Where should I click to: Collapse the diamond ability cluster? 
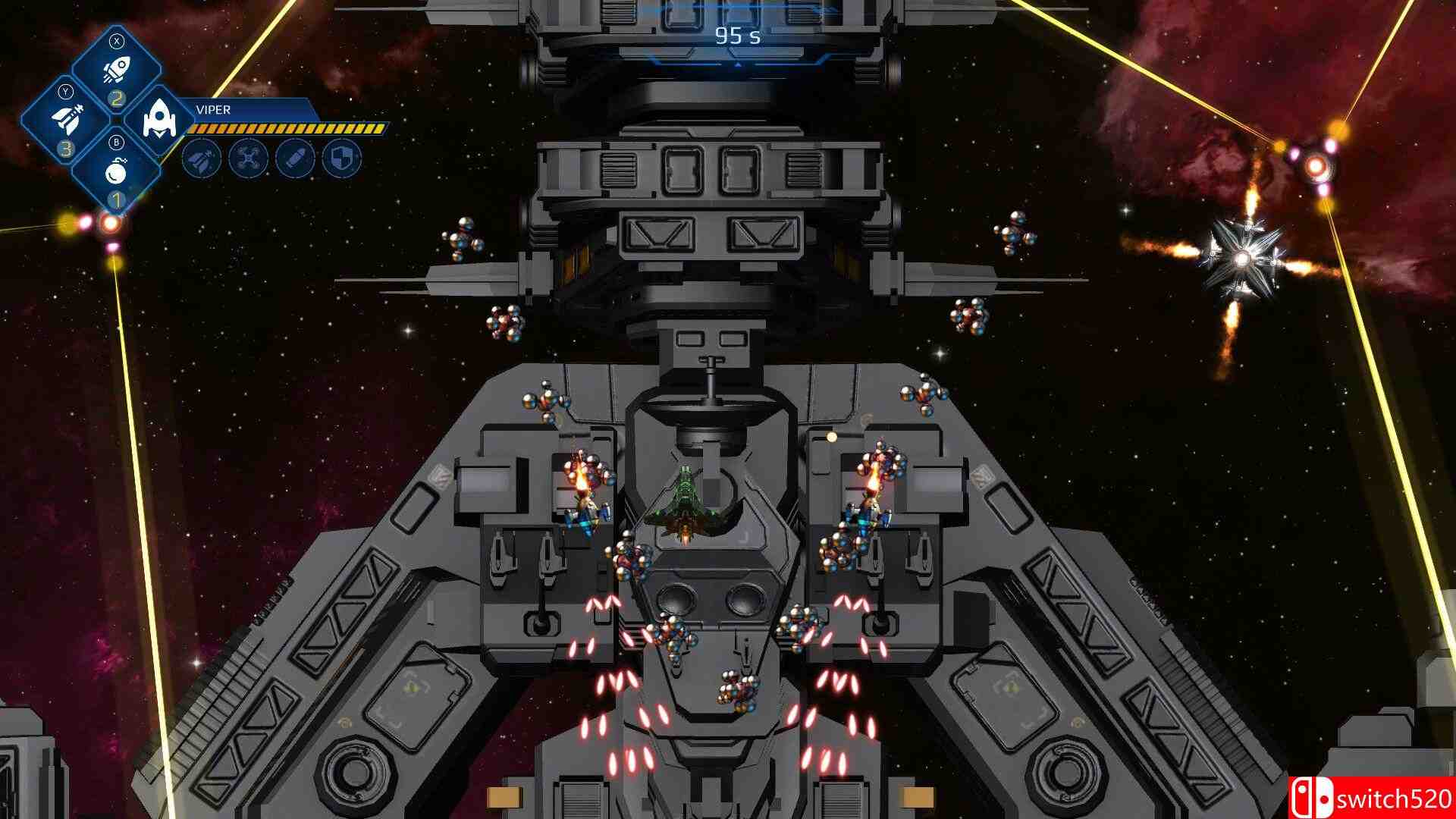117,120
